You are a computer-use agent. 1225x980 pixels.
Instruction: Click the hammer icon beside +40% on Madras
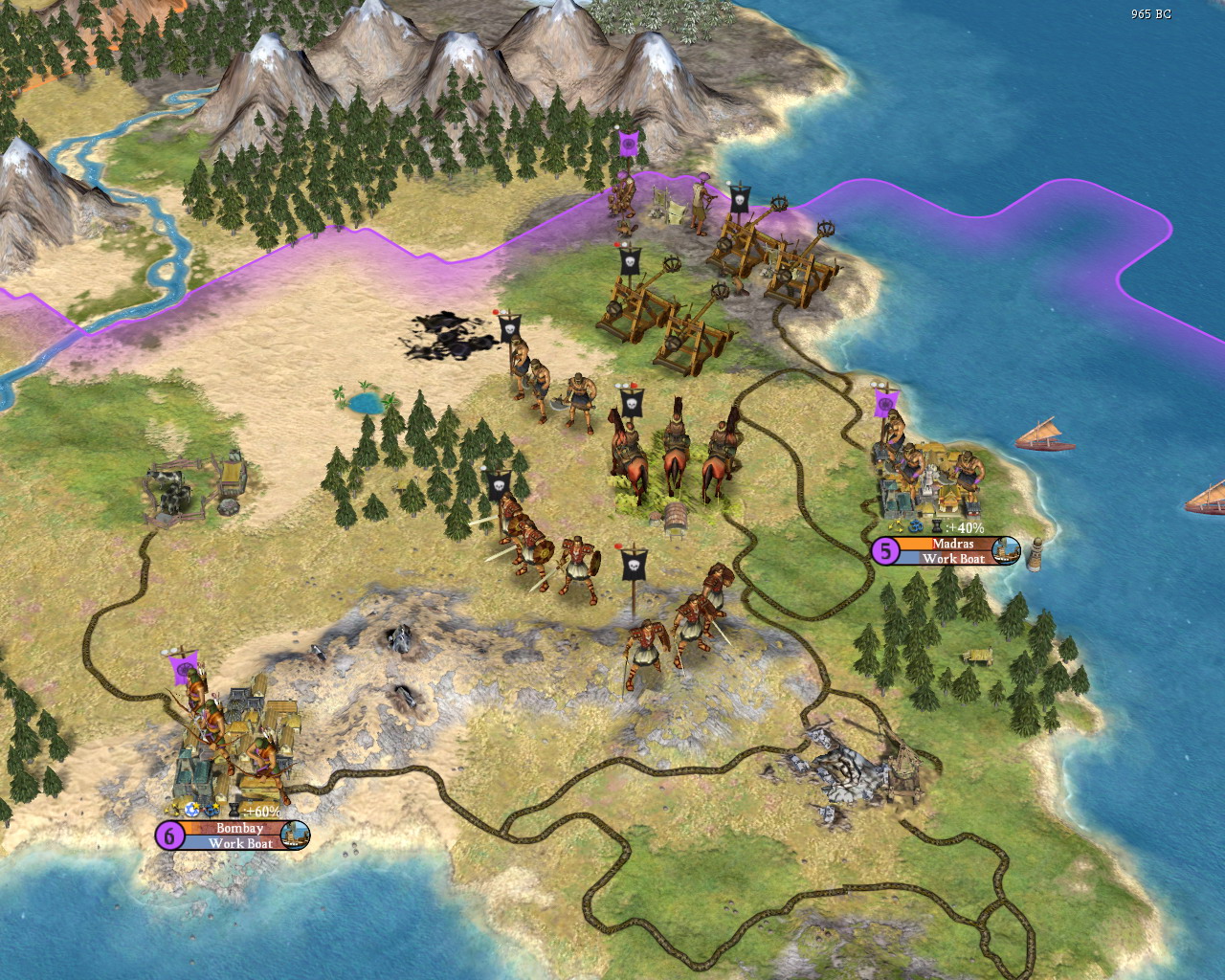937,526
